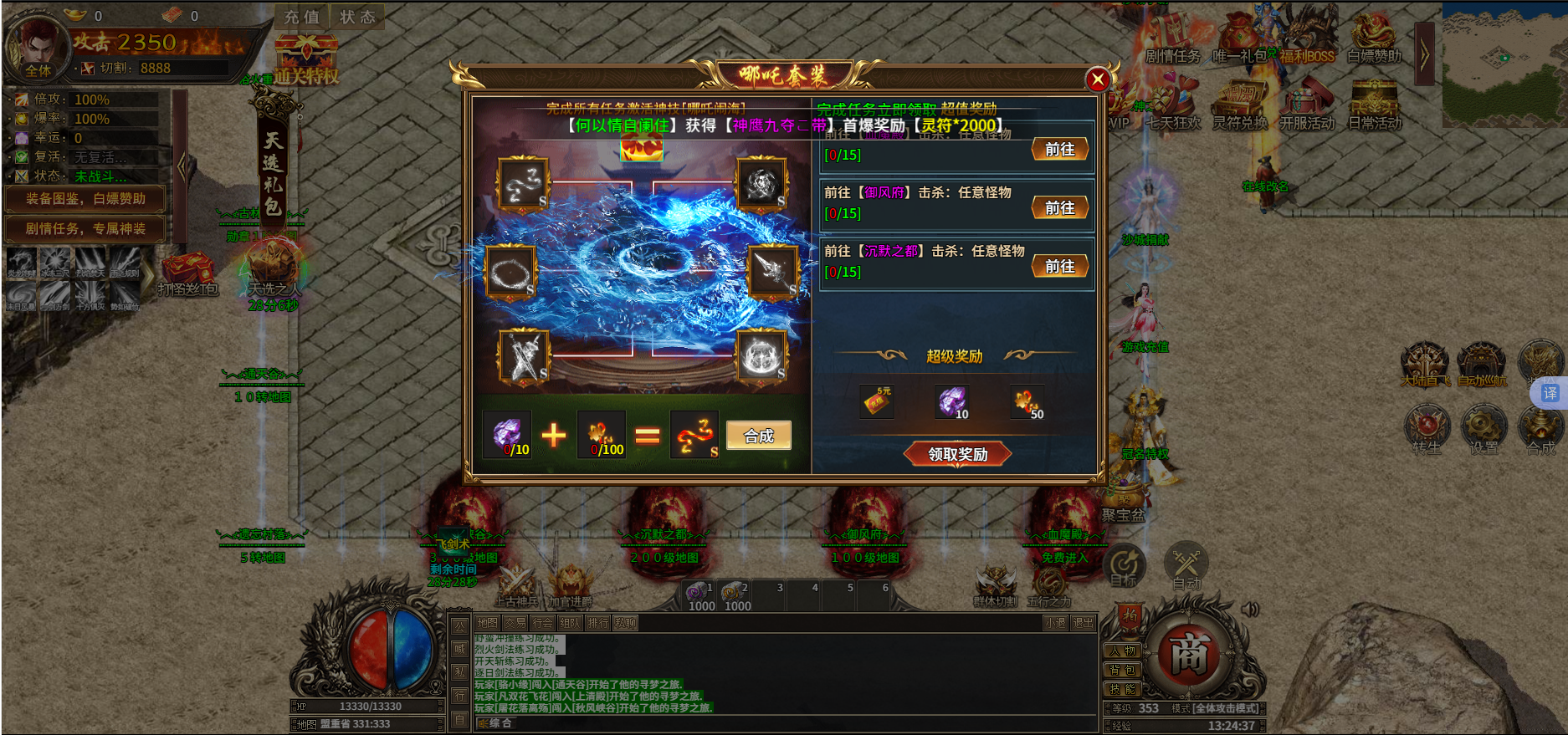Click the HP bar showing 13330/13330
The height and width of the screenshot is (735, 1568).
(x=368, y=706)
